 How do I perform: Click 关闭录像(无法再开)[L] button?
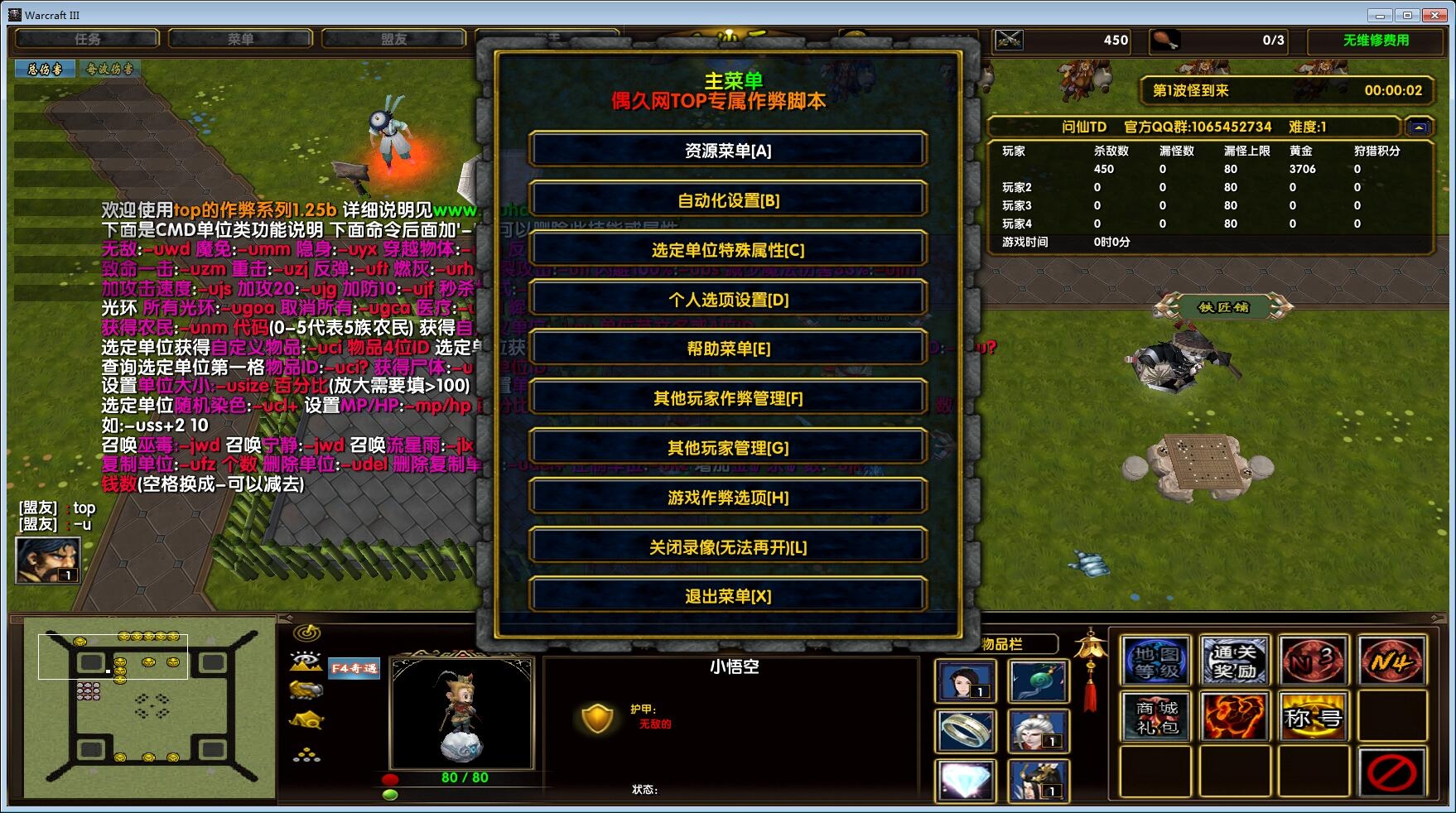[x=727, y=547]
